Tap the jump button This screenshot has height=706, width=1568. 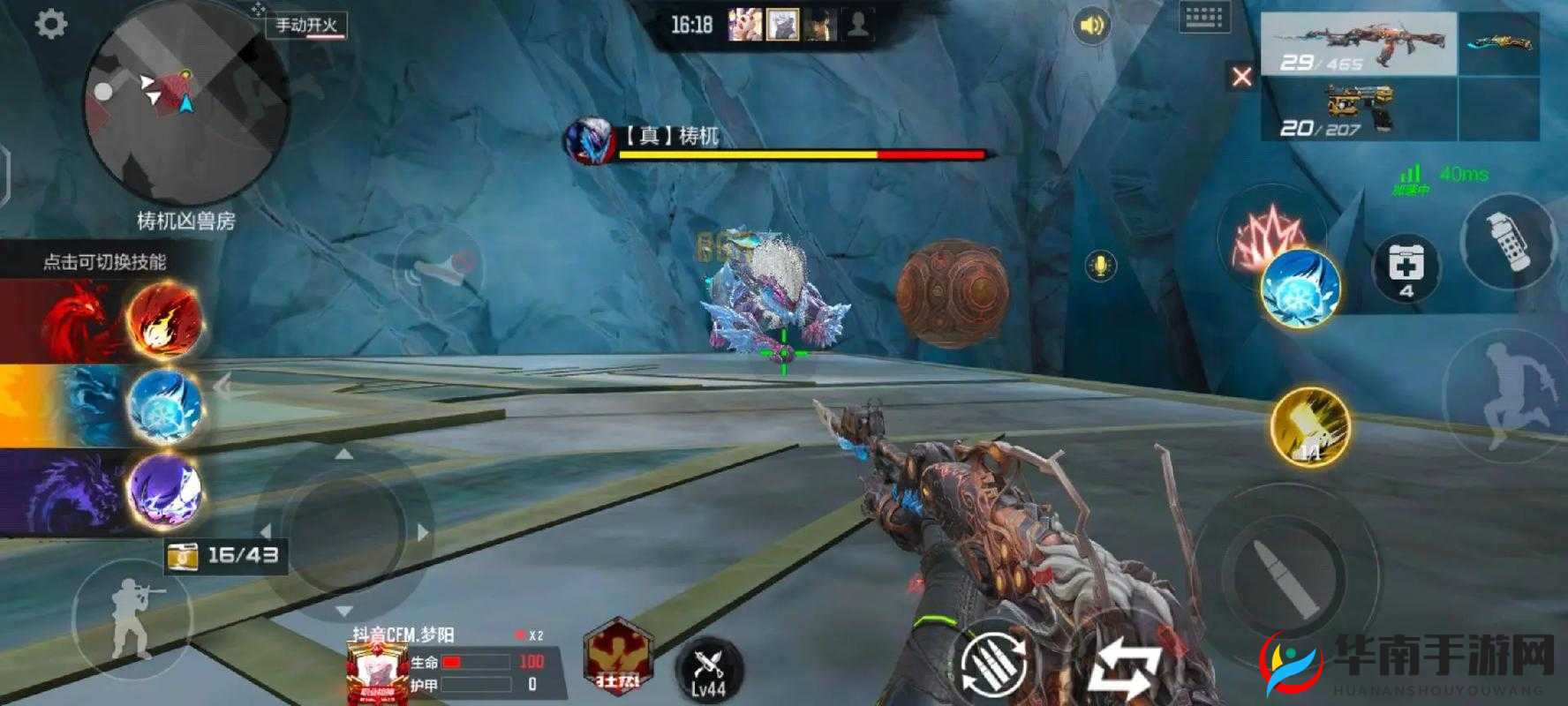coord(1501,397)
